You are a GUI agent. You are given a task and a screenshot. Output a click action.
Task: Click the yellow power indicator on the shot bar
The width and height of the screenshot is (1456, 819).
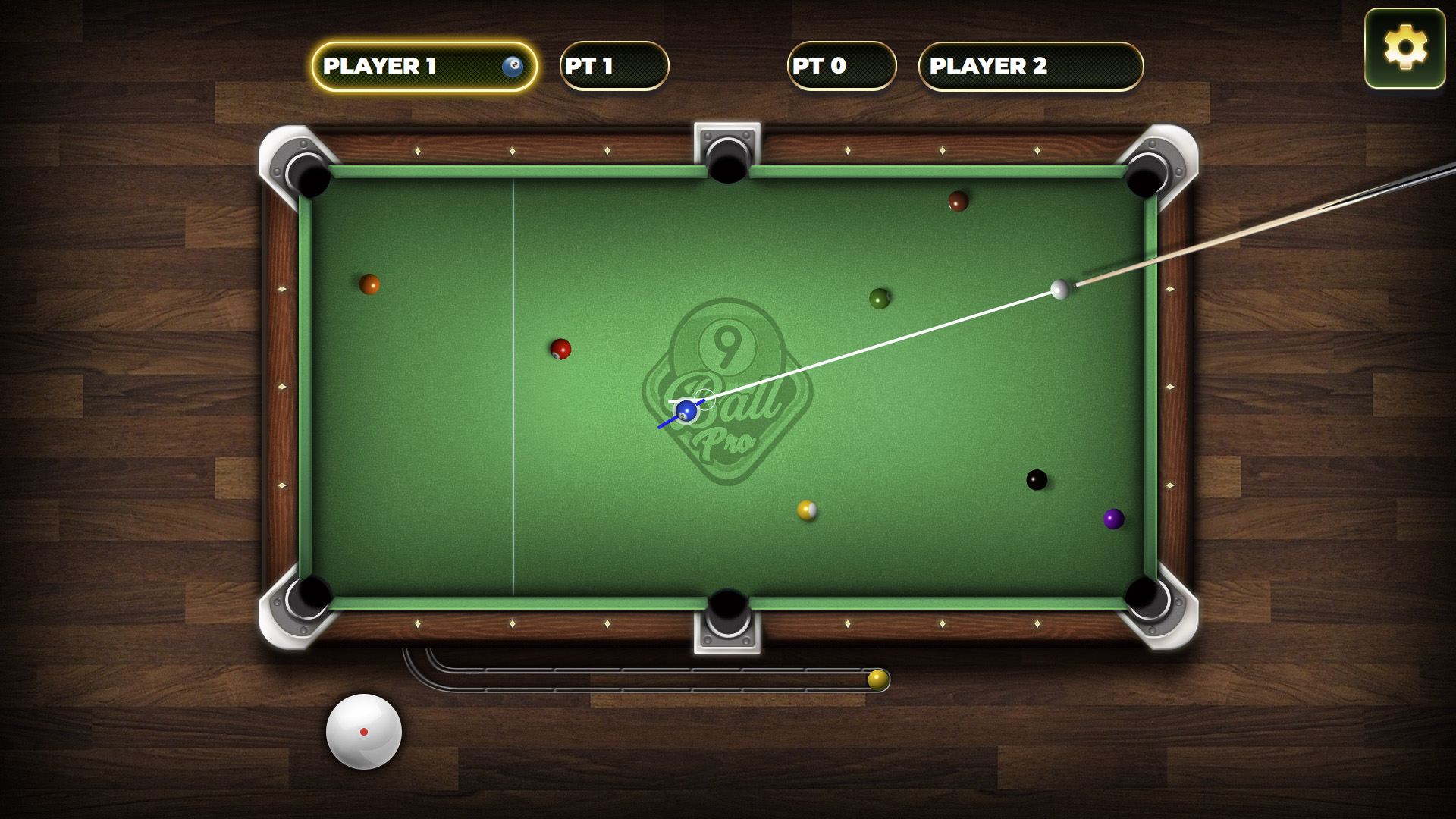pyautogui.click(x=878, y=681)
